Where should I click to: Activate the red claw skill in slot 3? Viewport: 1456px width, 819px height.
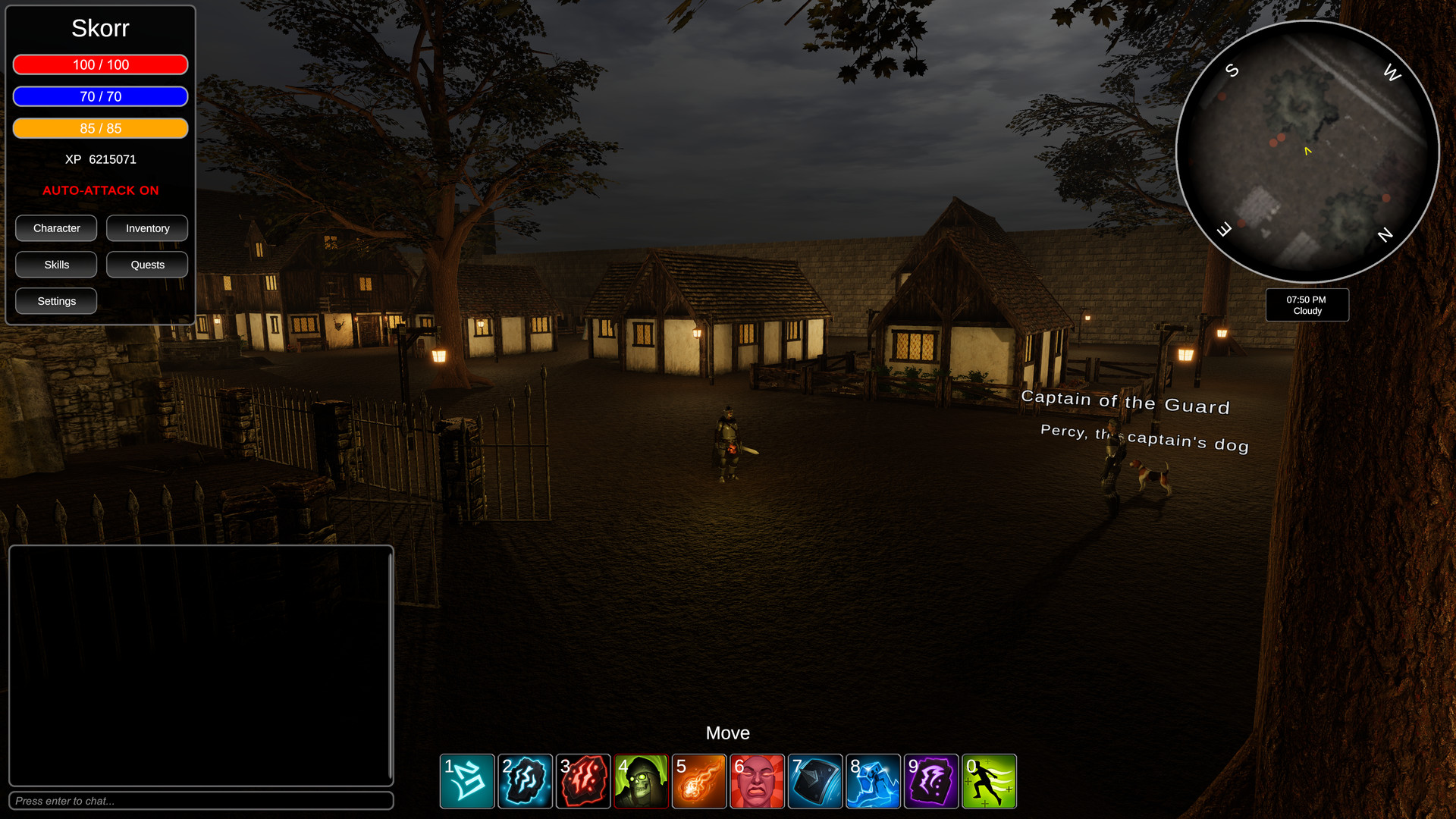point(582,781)
